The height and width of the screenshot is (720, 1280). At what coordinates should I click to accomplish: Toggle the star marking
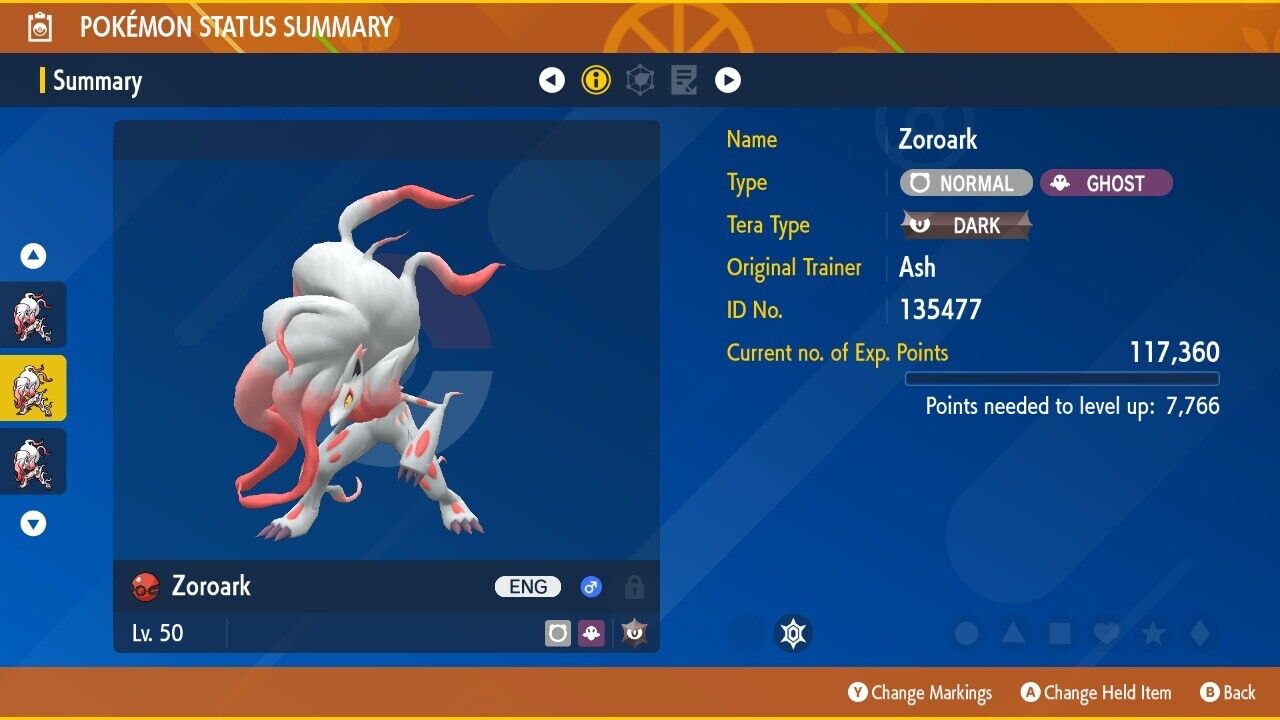point(1153,634)
